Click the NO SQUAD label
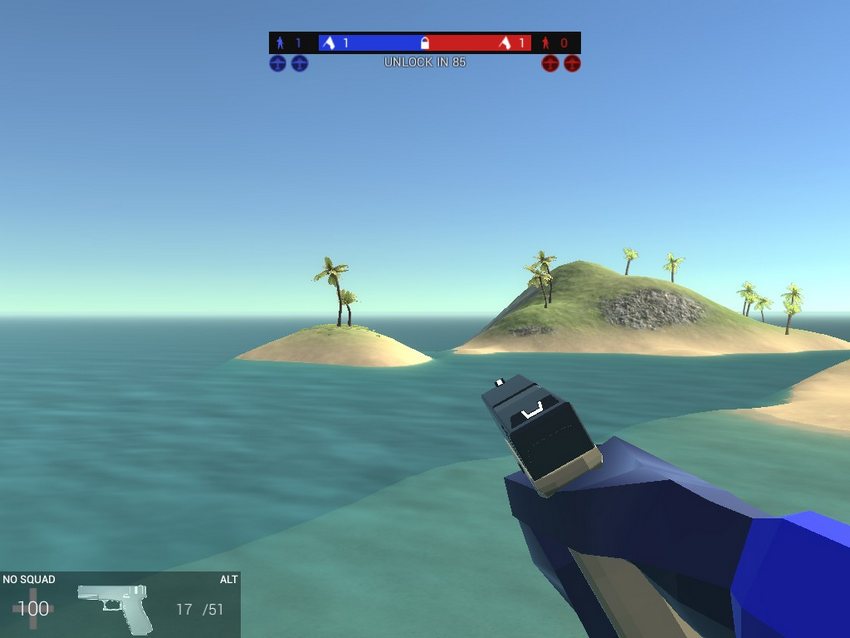The width and height of the screenshot is (850, 638). tap(29, 580)
